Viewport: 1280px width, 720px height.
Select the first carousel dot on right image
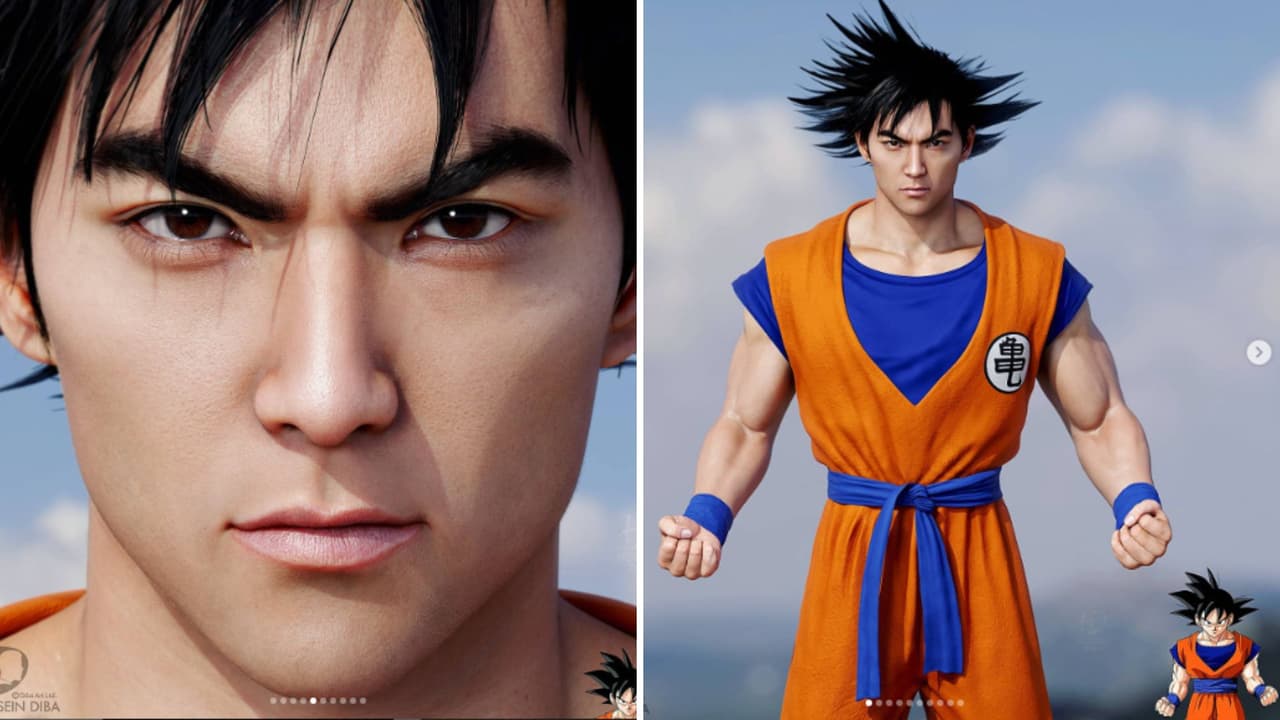(868, 702)
